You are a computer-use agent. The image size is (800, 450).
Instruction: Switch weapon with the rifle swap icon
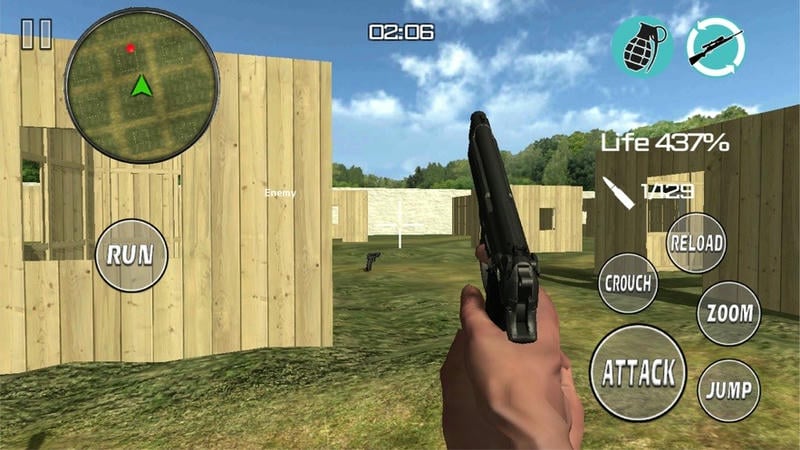[x=716, y=46]
